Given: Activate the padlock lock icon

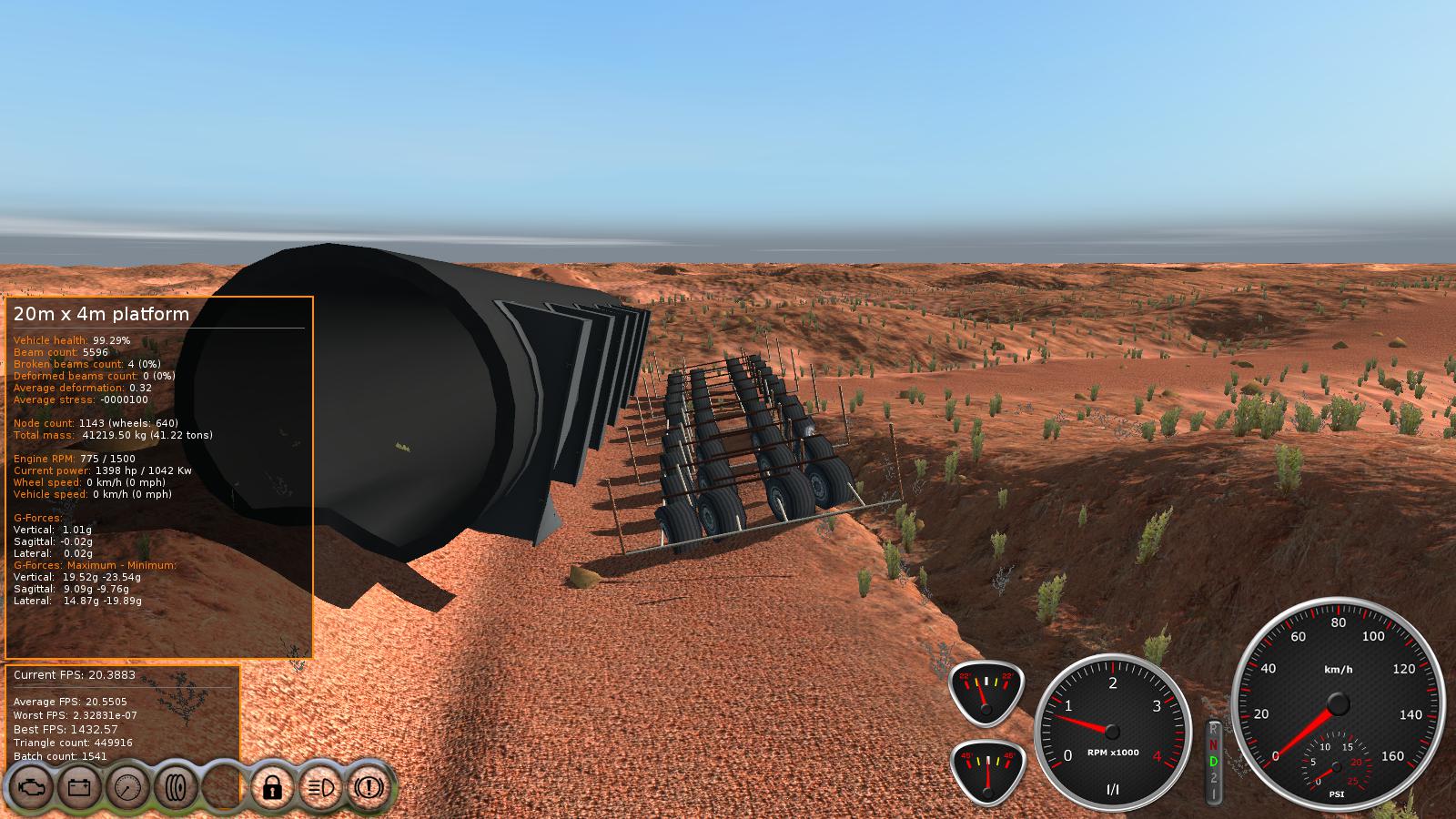Looking at the screenshot, I should pyautogui.click(x=271, y=786).
